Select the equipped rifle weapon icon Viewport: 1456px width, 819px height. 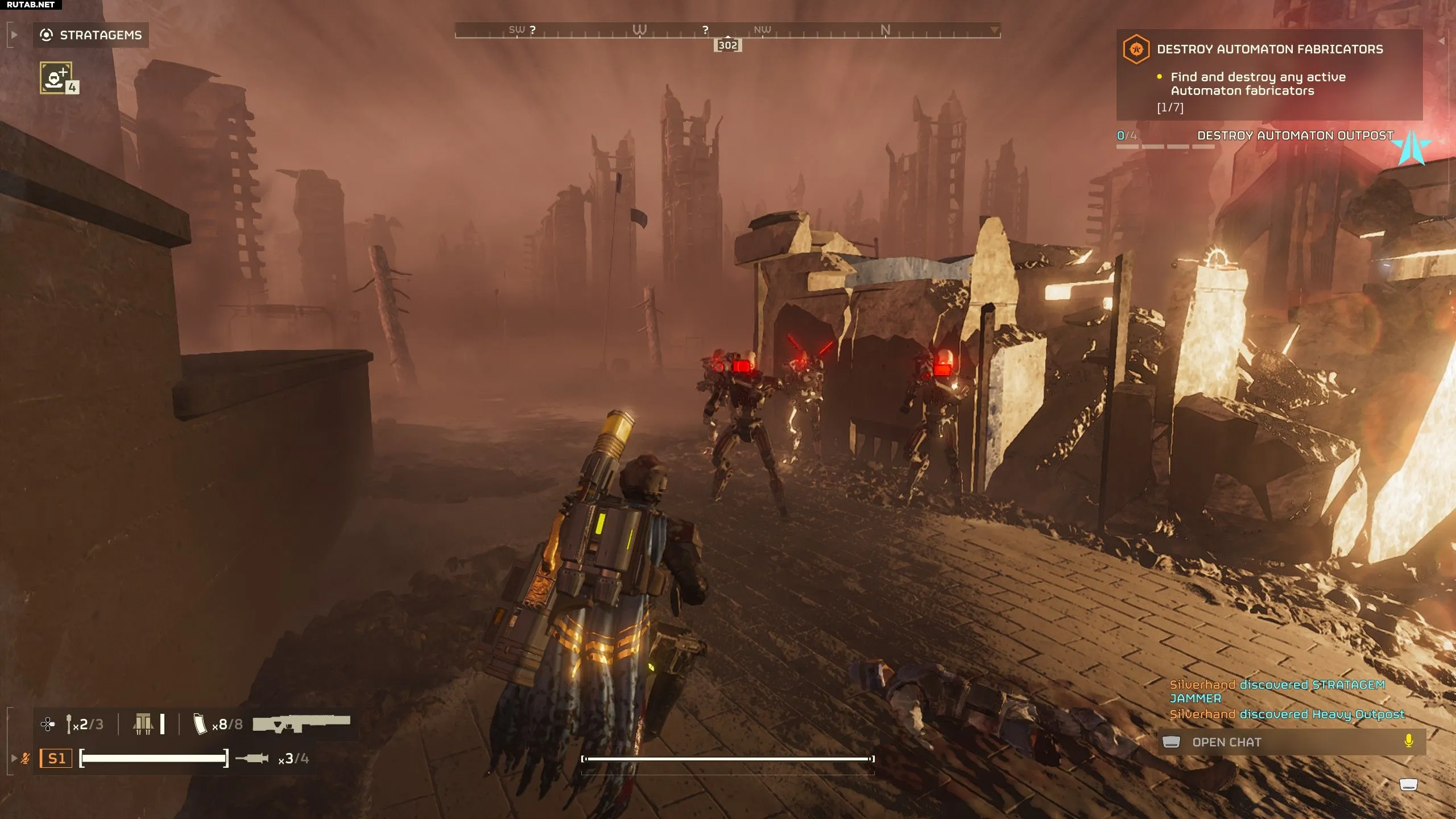pos(301,723)
